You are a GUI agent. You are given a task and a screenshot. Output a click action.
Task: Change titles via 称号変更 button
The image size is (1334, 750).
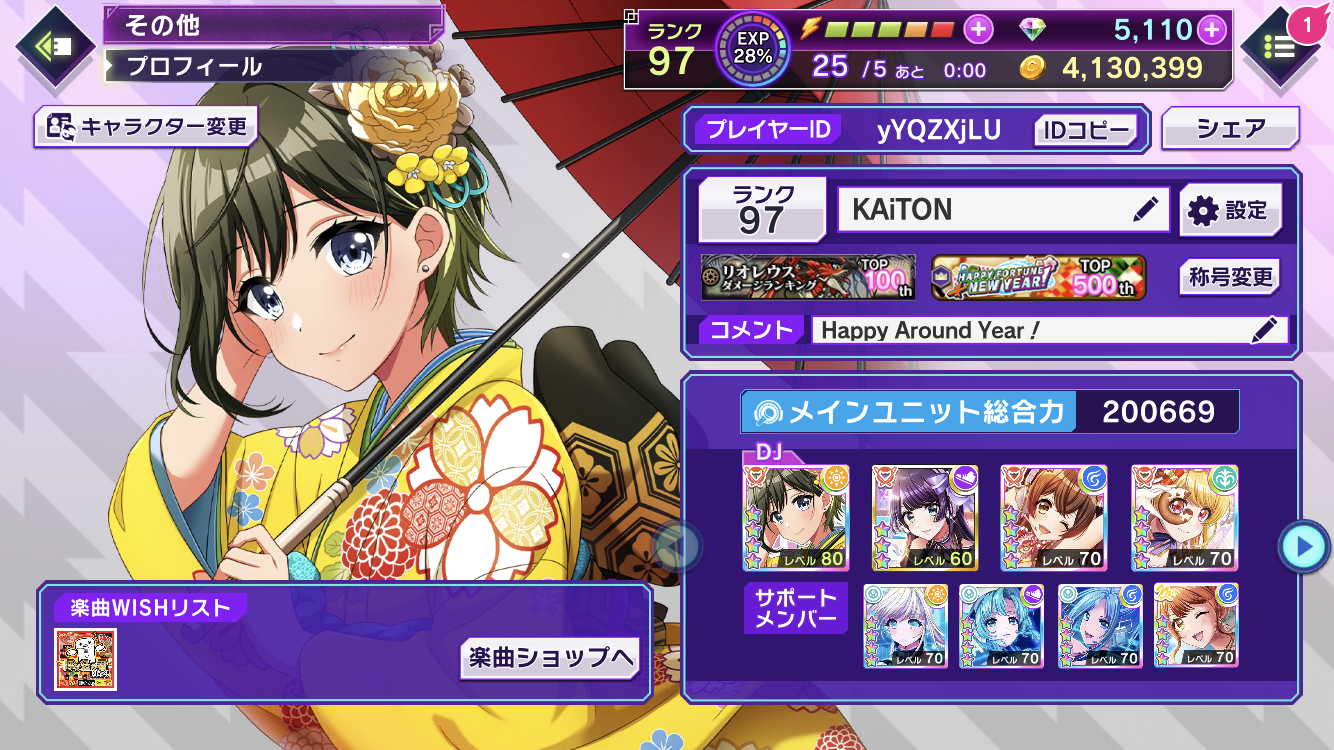click(1229, 277)
